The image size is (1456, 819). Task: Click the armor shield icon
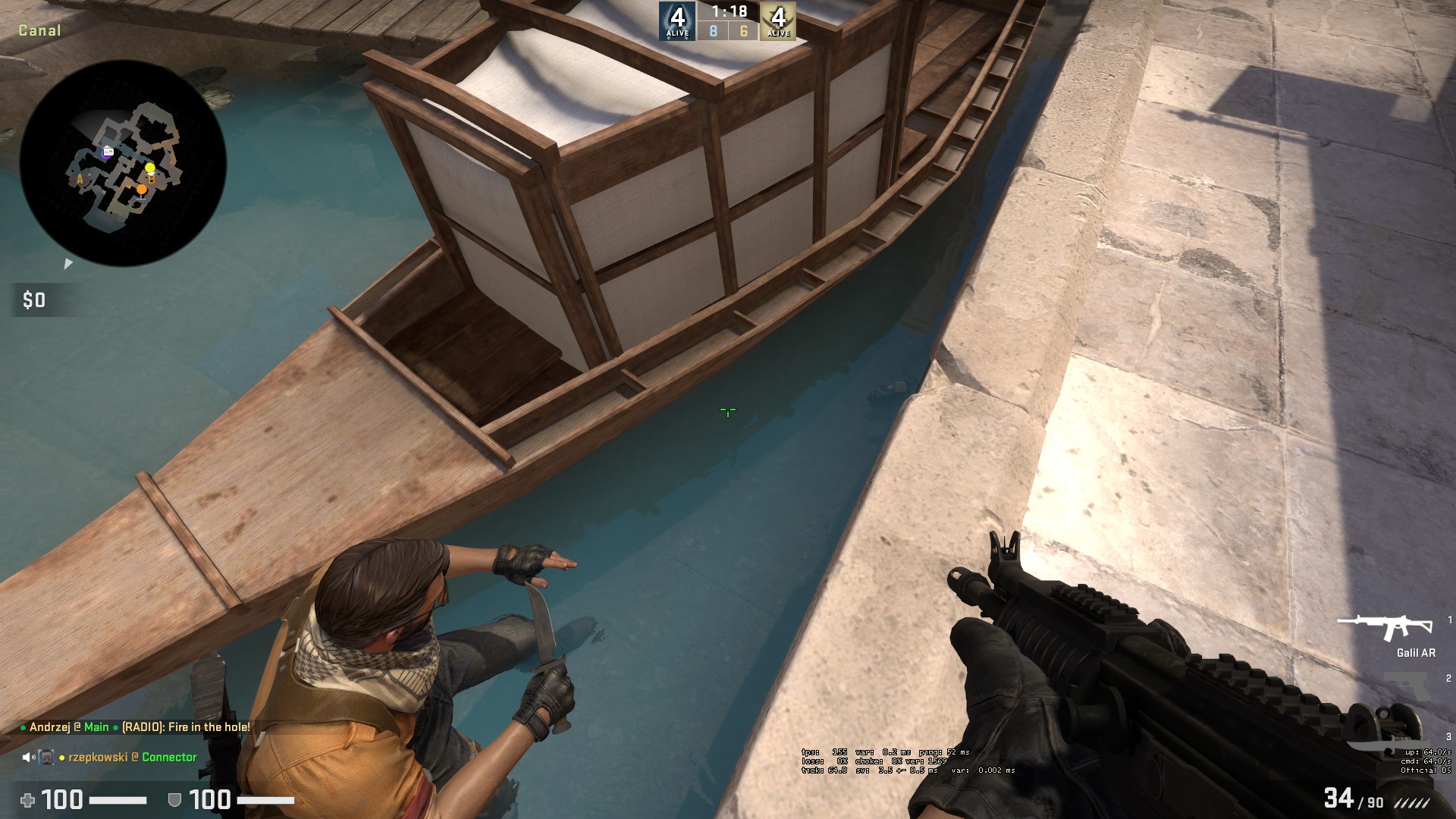tap(174, 799)
